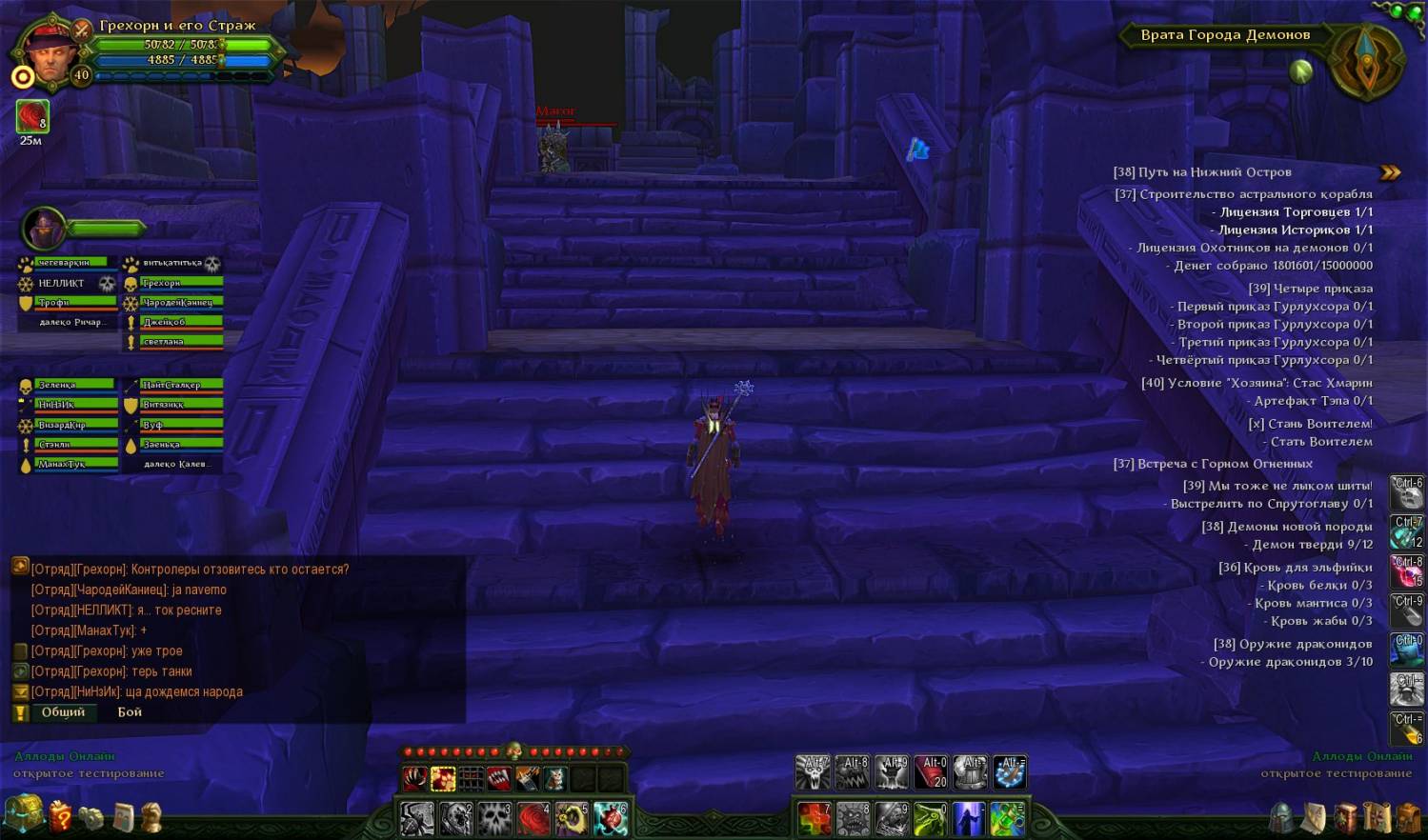Open the compass world map button
The height and width of the screenshot is (840, 1428).
pos(1366,59)
